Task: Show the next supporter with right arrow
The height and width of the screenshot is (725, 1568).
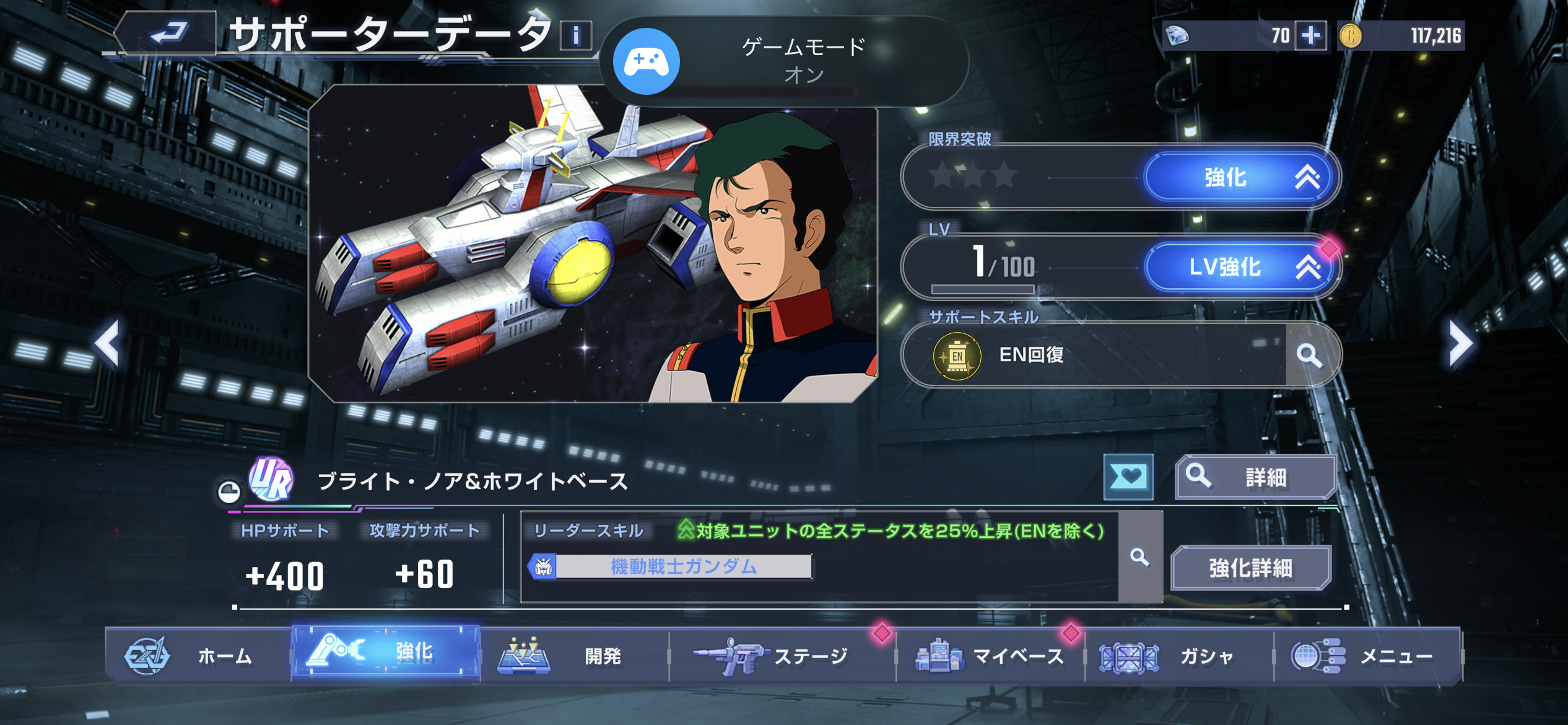Action: tap(1460, 343)
